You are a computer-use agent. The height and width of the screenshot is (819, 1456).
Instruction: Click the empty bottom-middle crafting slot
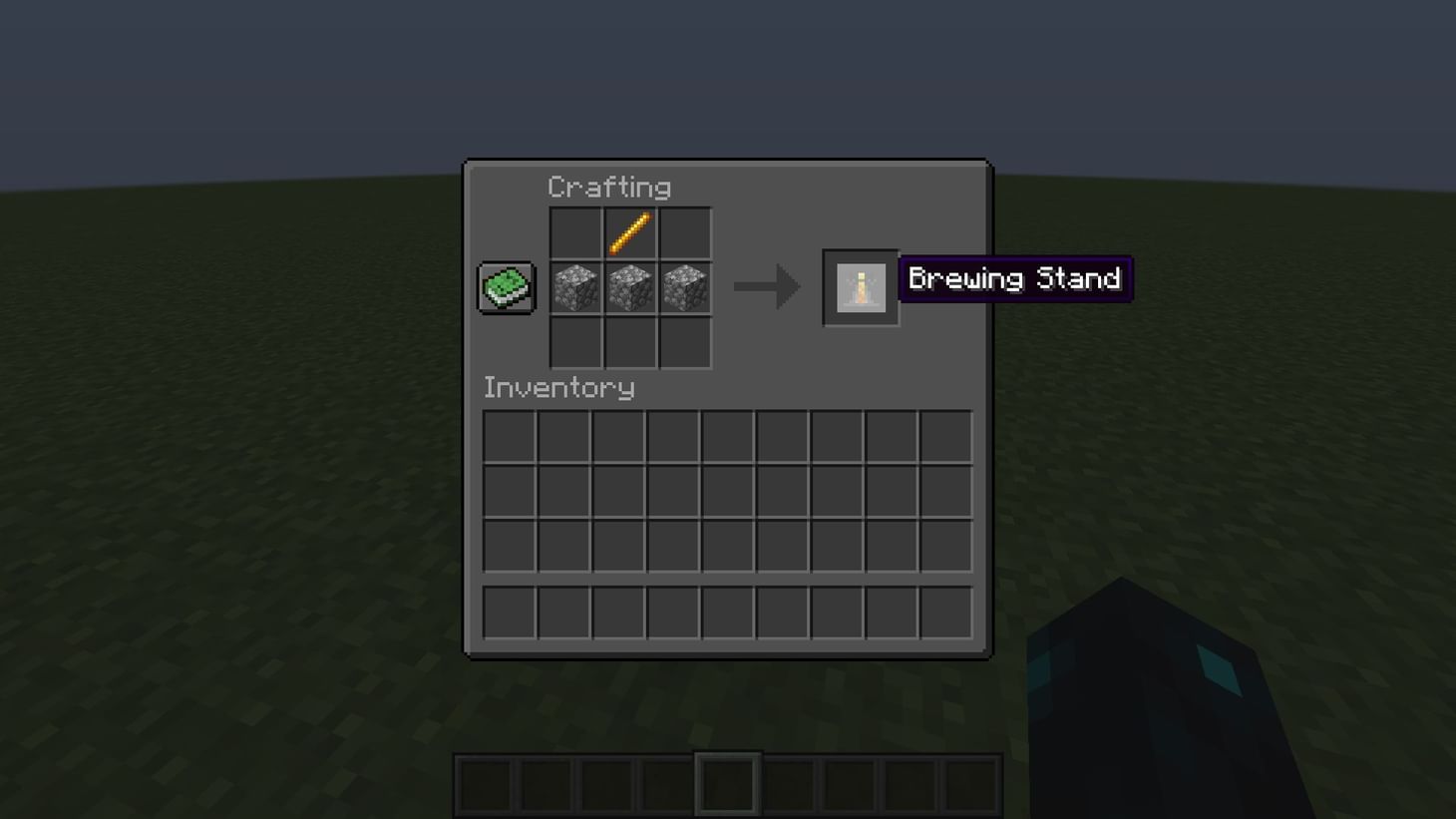(630, 341)
